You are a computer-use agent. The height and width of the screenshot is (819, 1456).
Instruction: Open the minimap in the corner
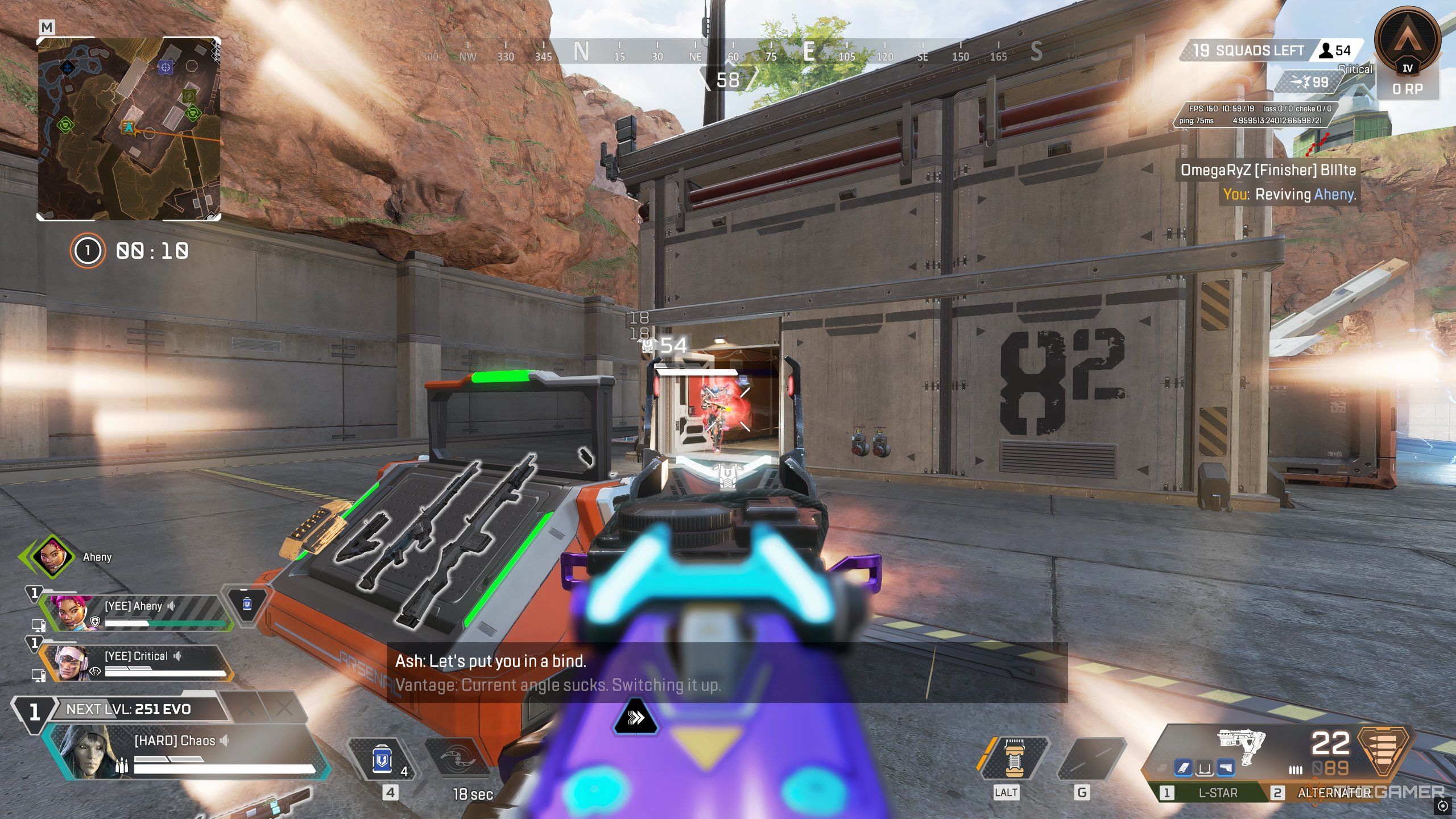[x=129, y=129]
